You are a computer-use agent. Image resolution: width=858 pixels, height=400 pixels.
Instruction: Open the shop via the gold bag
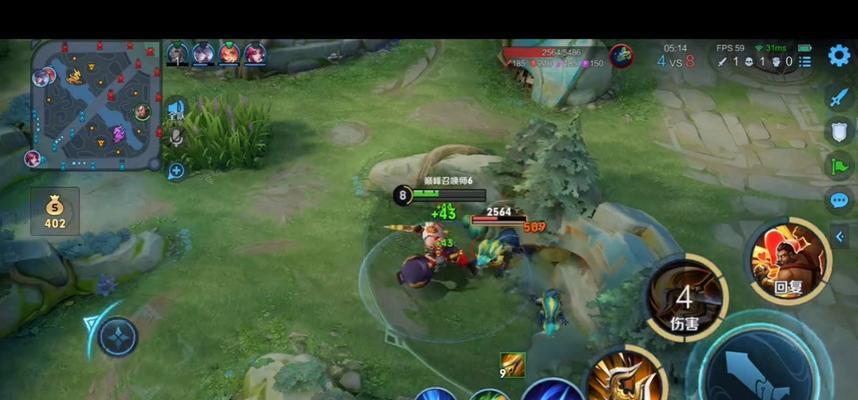click(x=55, y=211)
